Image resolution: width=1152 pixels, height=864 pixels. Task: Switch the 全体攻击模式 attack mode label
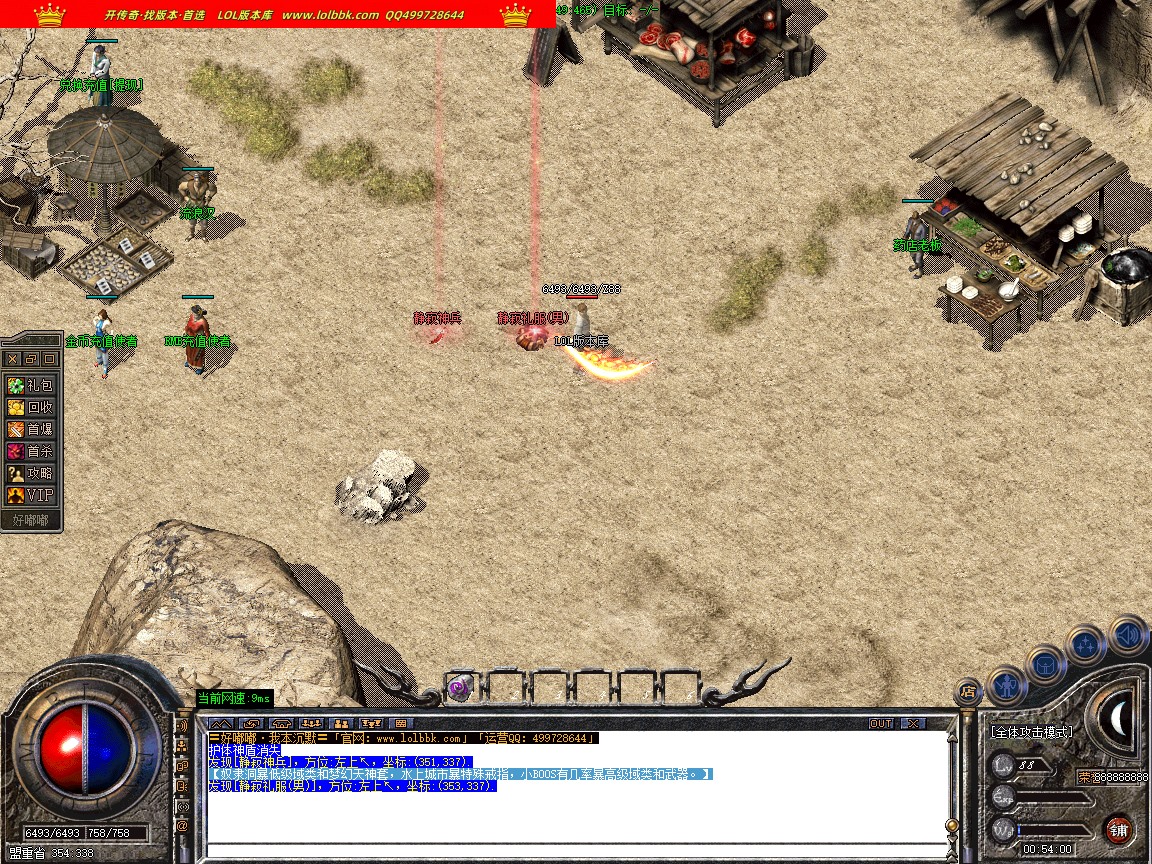pyautogui.click(x=1031, y=732)
